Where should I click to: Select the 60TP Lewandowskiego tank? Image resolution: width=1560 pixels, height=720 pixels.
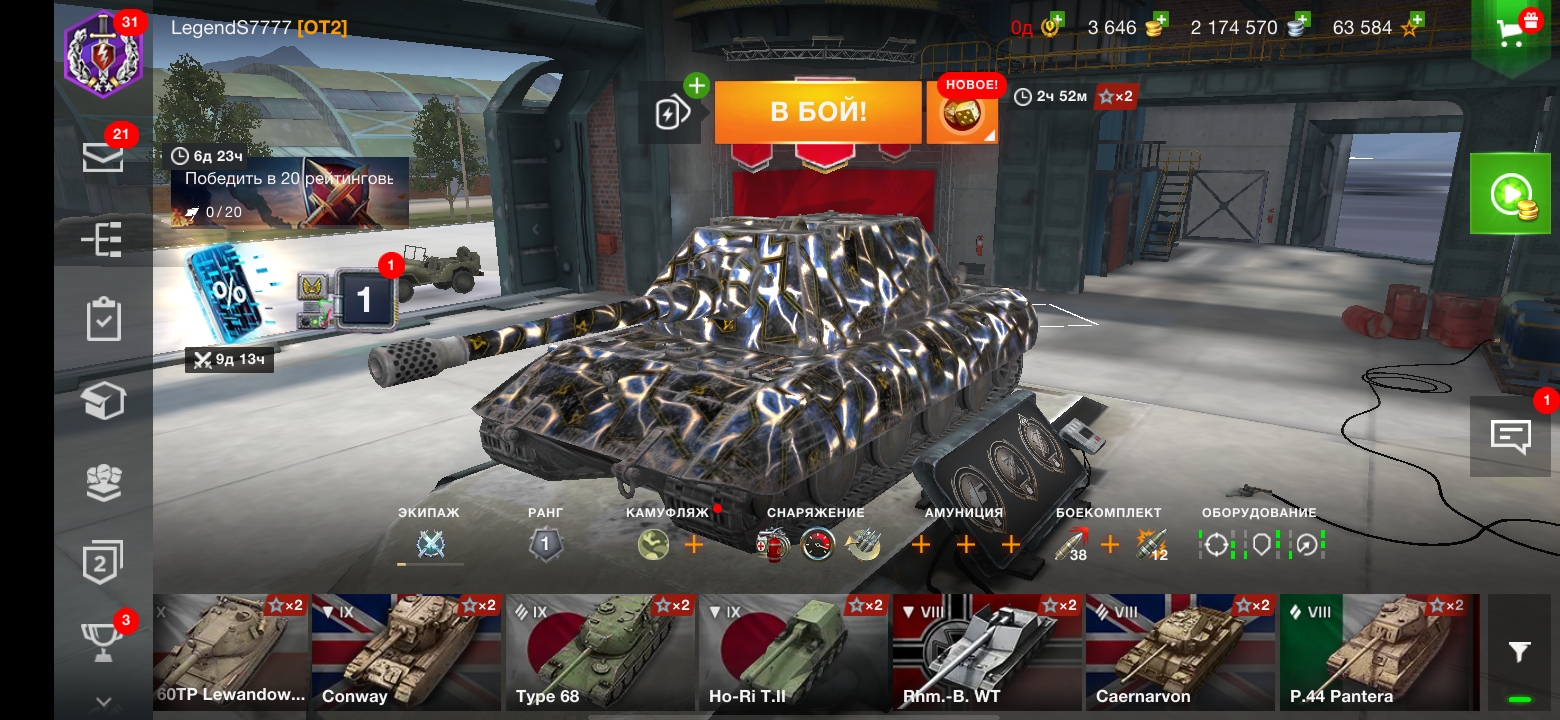(231, 652)
